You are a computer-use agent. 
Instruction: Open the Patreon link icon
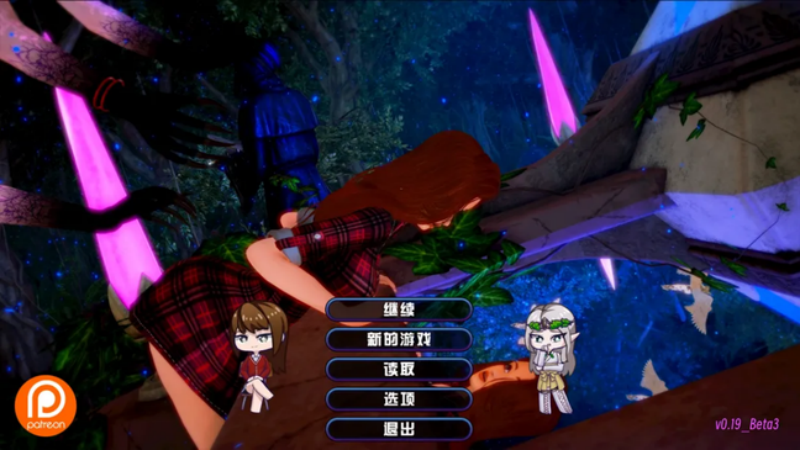(45, 406)
